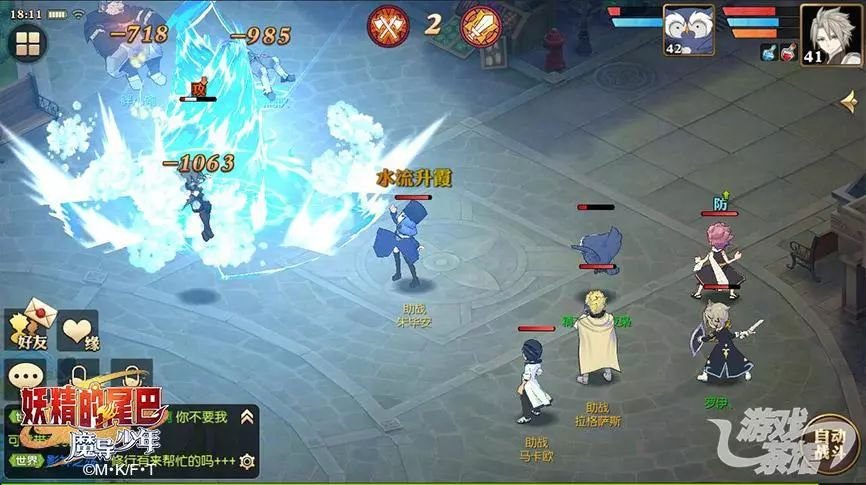The width and height of the screenshot is (866, 485).
Task: Use the blue mana potion
Action: coord(769,52)
